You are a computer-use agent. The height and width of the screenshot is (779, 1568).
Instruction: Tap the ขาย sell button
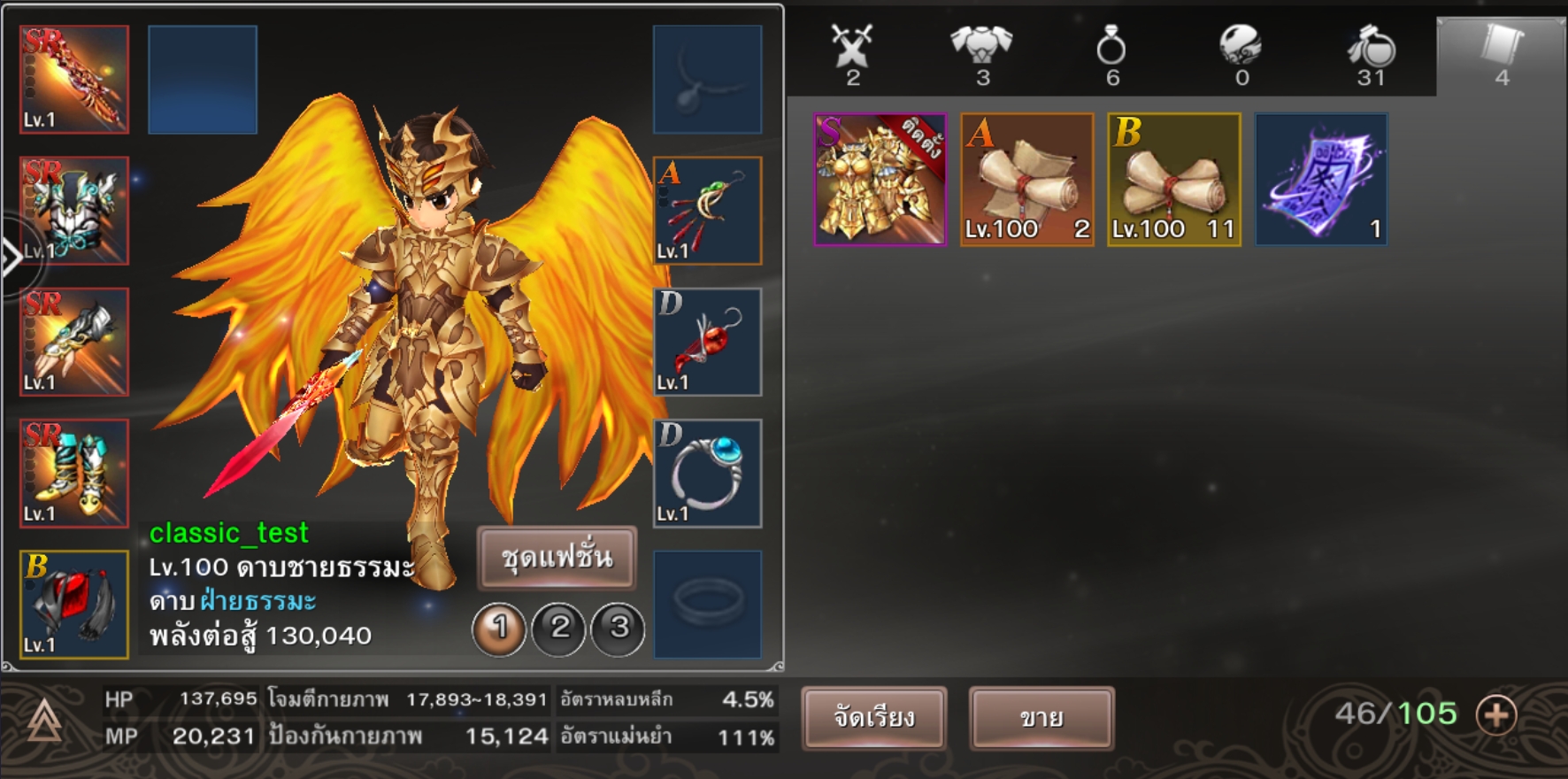pos(1041,717)
